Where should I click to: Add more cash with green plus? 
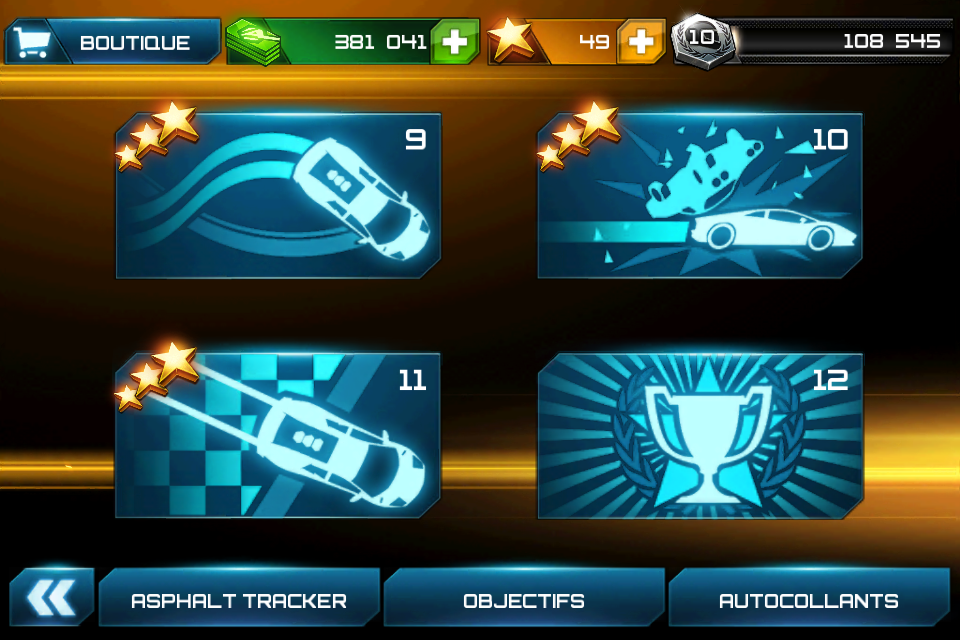455,42
